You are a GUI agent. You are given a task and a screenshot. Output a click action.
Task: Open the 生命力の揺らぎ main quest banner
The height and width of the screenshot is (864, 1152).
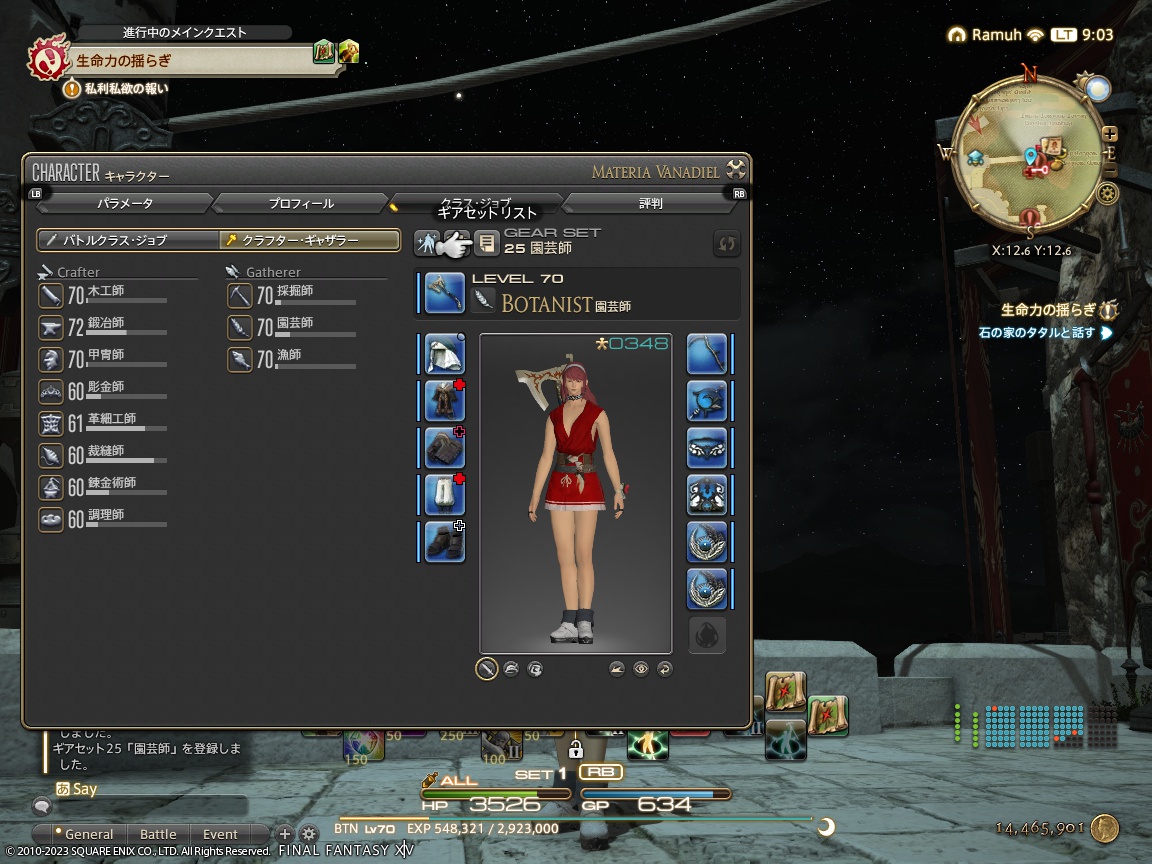pyautogui.click(x=190, y=60)
